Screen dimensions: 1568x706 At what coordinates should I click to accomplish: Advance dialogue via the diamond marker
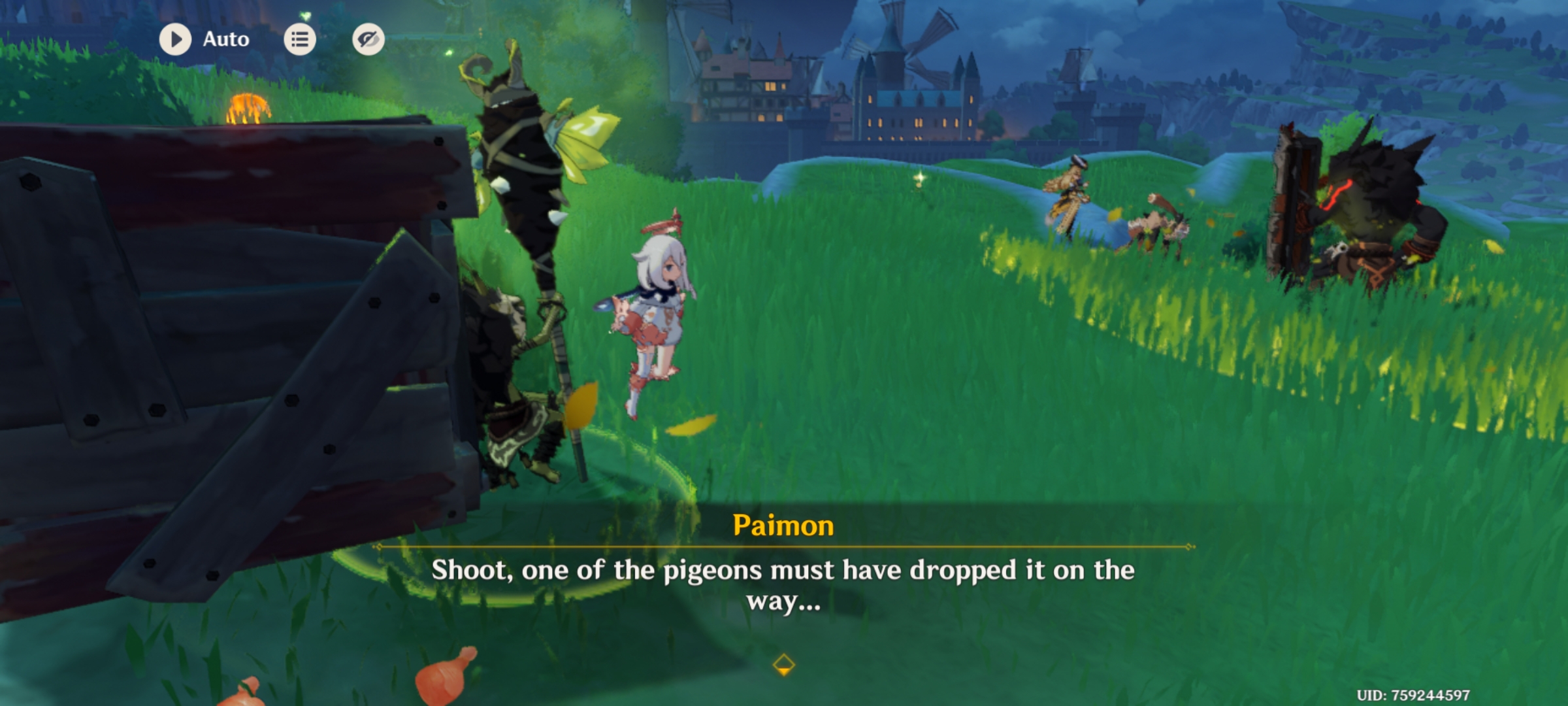(x=783, y=662)
